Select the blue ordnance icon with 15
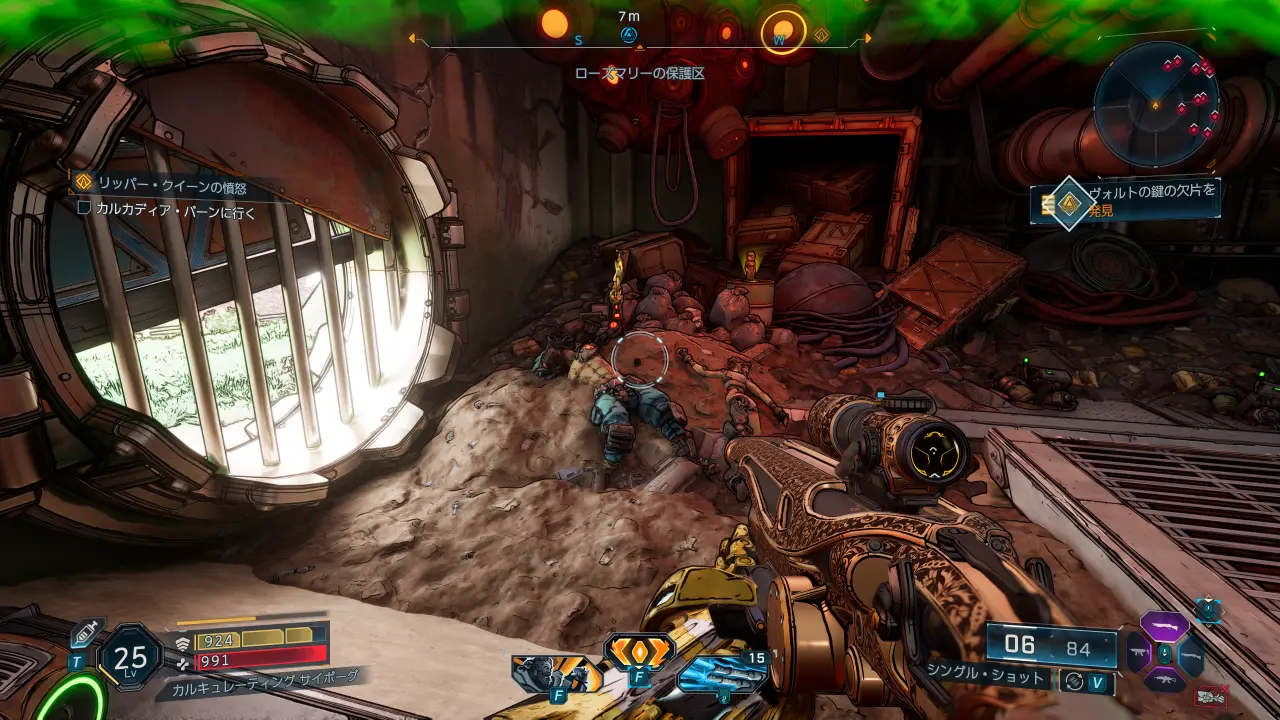The width and height of the screenshot is (1280, 720). click(x=722, y=674)
